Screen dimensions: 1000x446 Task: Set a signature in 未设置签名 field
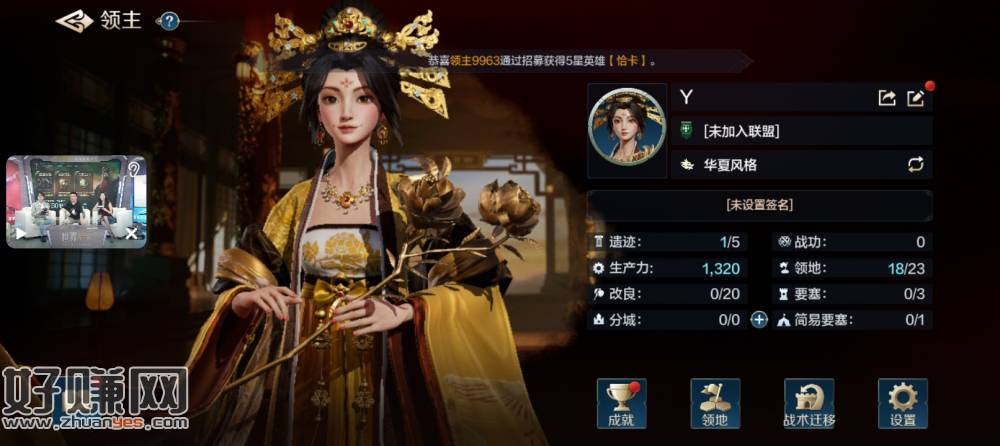759,205
